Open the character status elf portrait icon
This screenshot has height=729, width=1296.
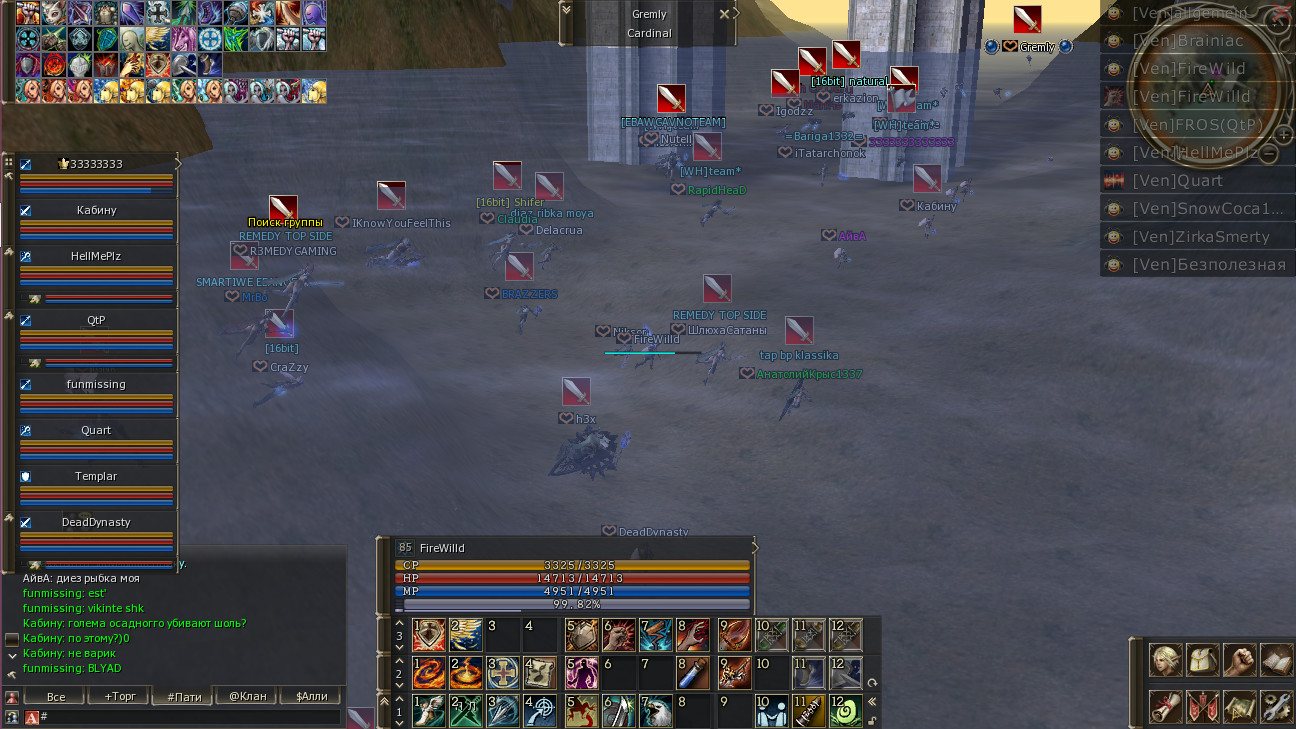pyautogui.click(x=1165, y=660)
